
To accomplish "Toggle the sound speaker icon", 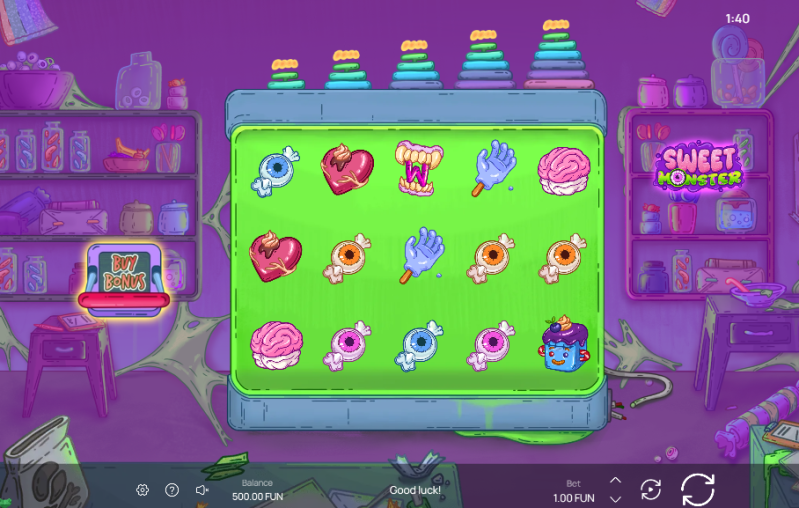I will pyautogui.click(x=201, y=490).
